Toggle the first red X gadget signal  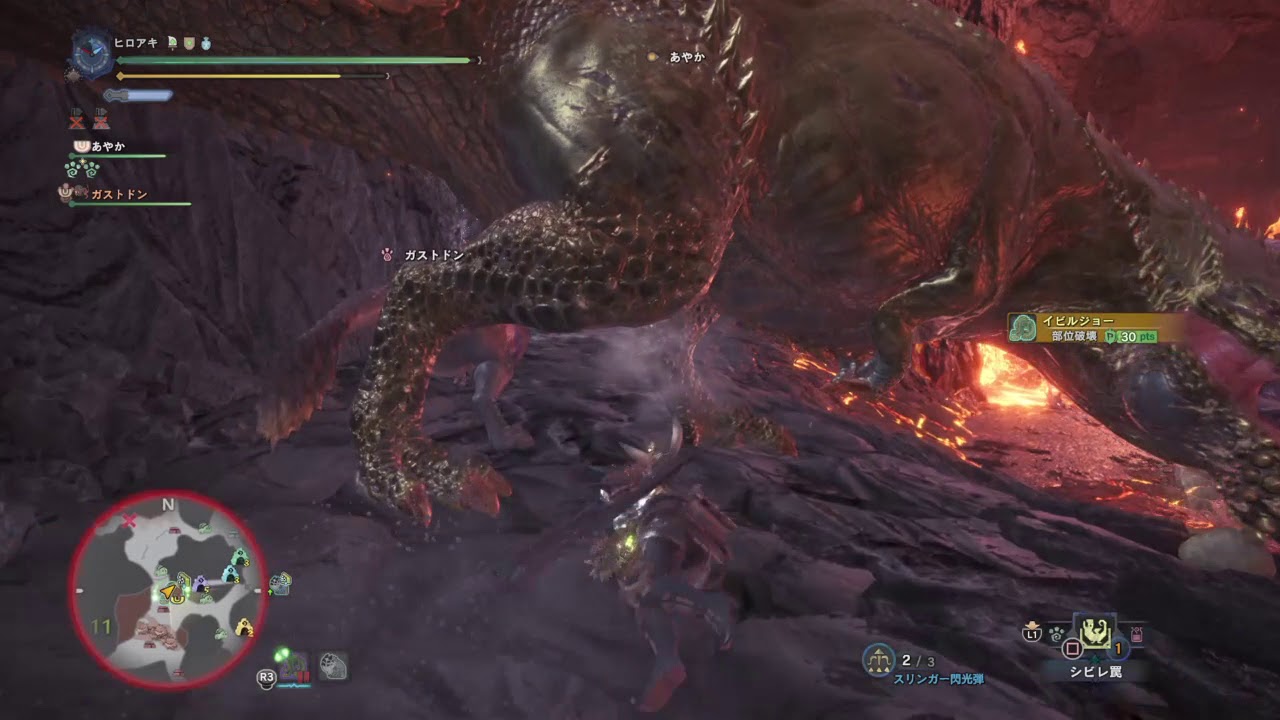[77, 121]
